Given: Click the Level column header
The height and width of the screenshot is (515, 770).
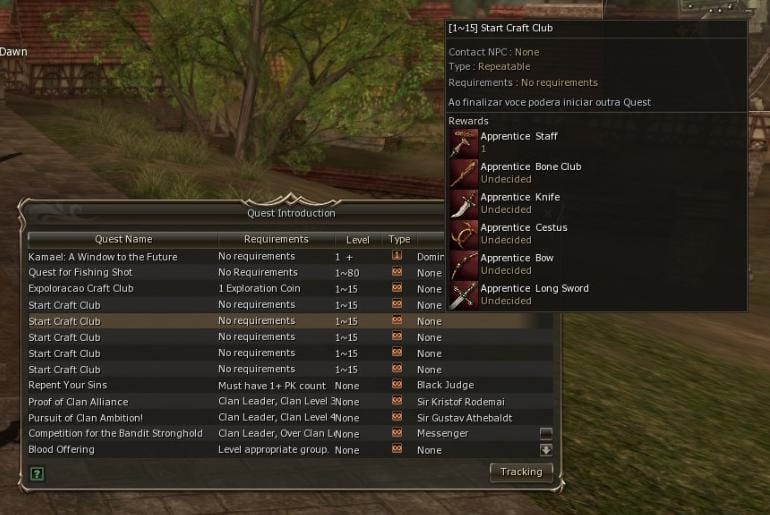Looking at the screenshot, I should coord(357,240).
